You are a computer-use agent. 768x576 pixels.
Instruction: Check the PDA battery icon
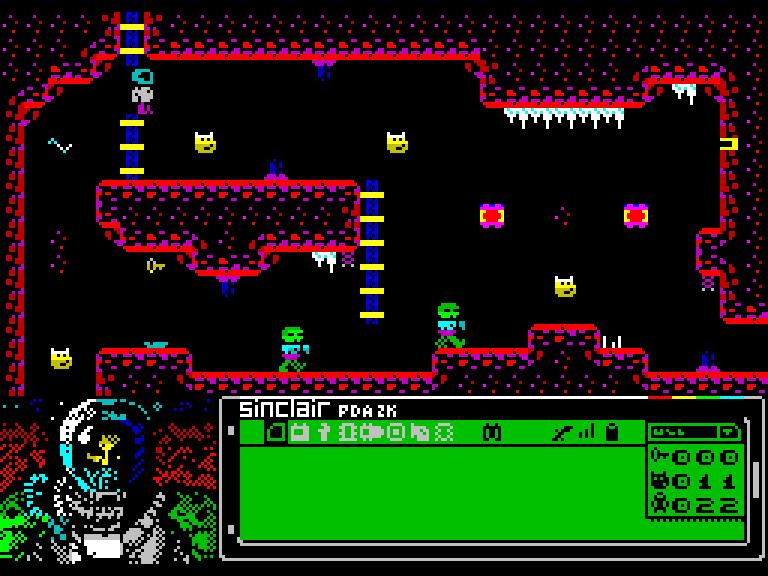(612, 432)
